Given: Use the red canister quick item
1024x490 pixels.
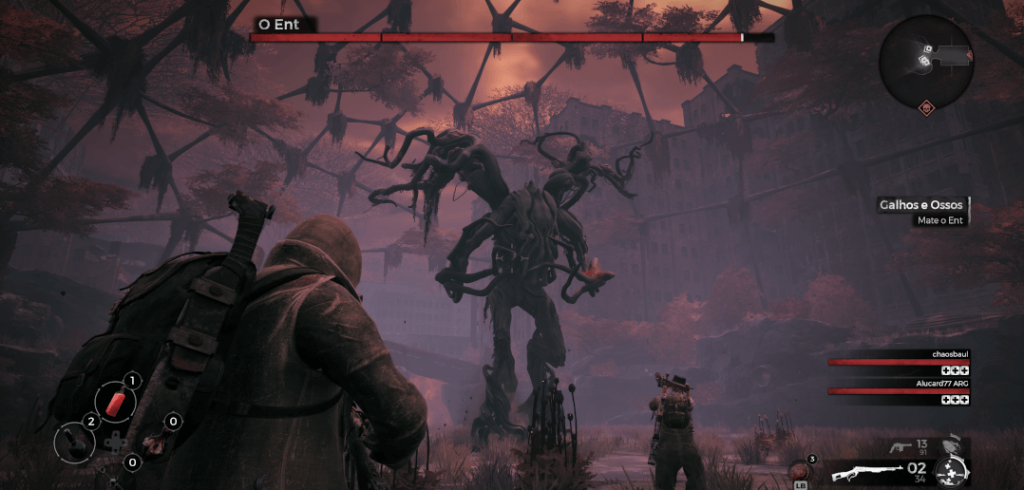Looking at the screenshot, I should (x=114, y=401).
